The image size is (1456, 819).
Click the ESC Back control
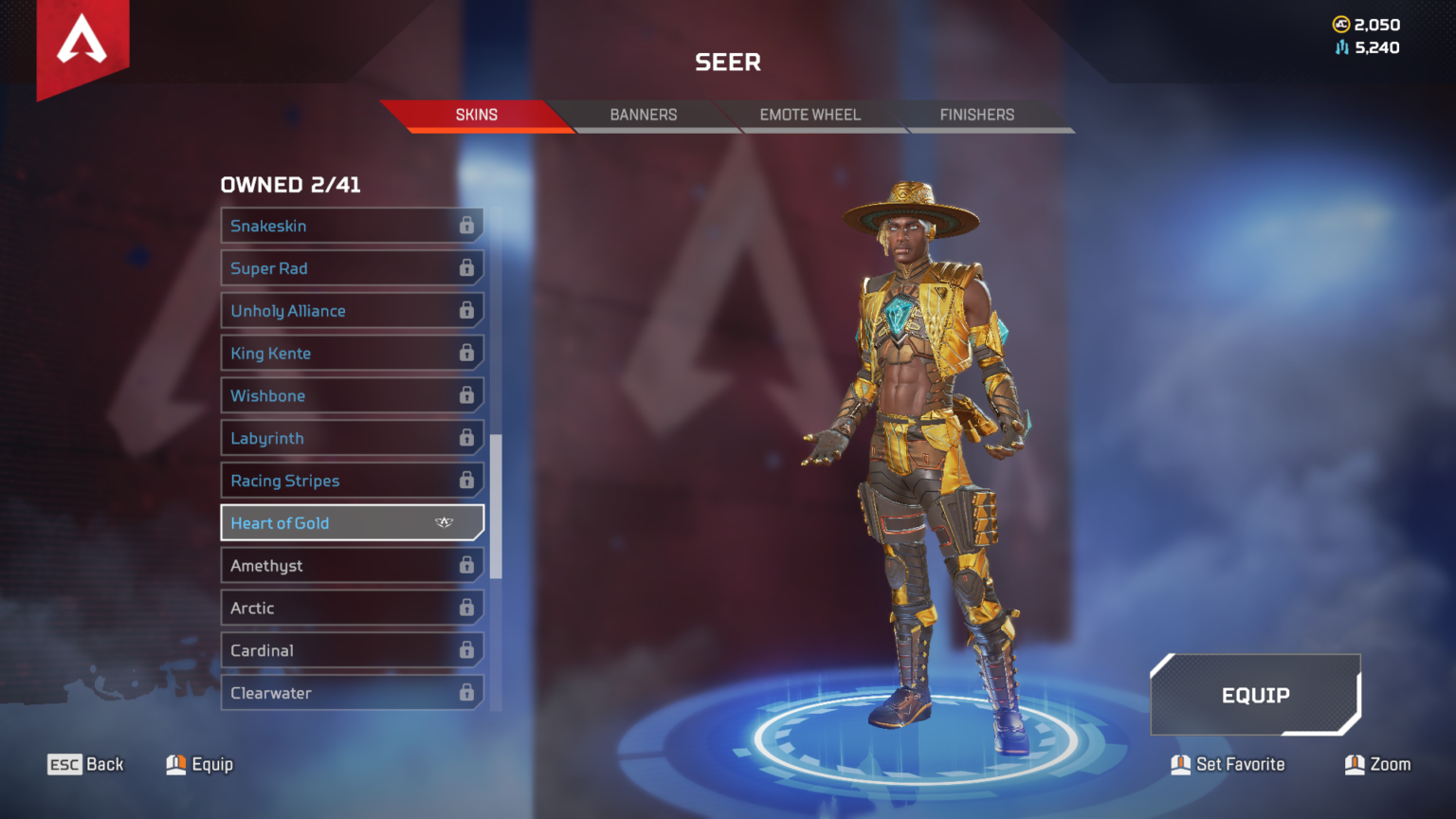point(85,764)
